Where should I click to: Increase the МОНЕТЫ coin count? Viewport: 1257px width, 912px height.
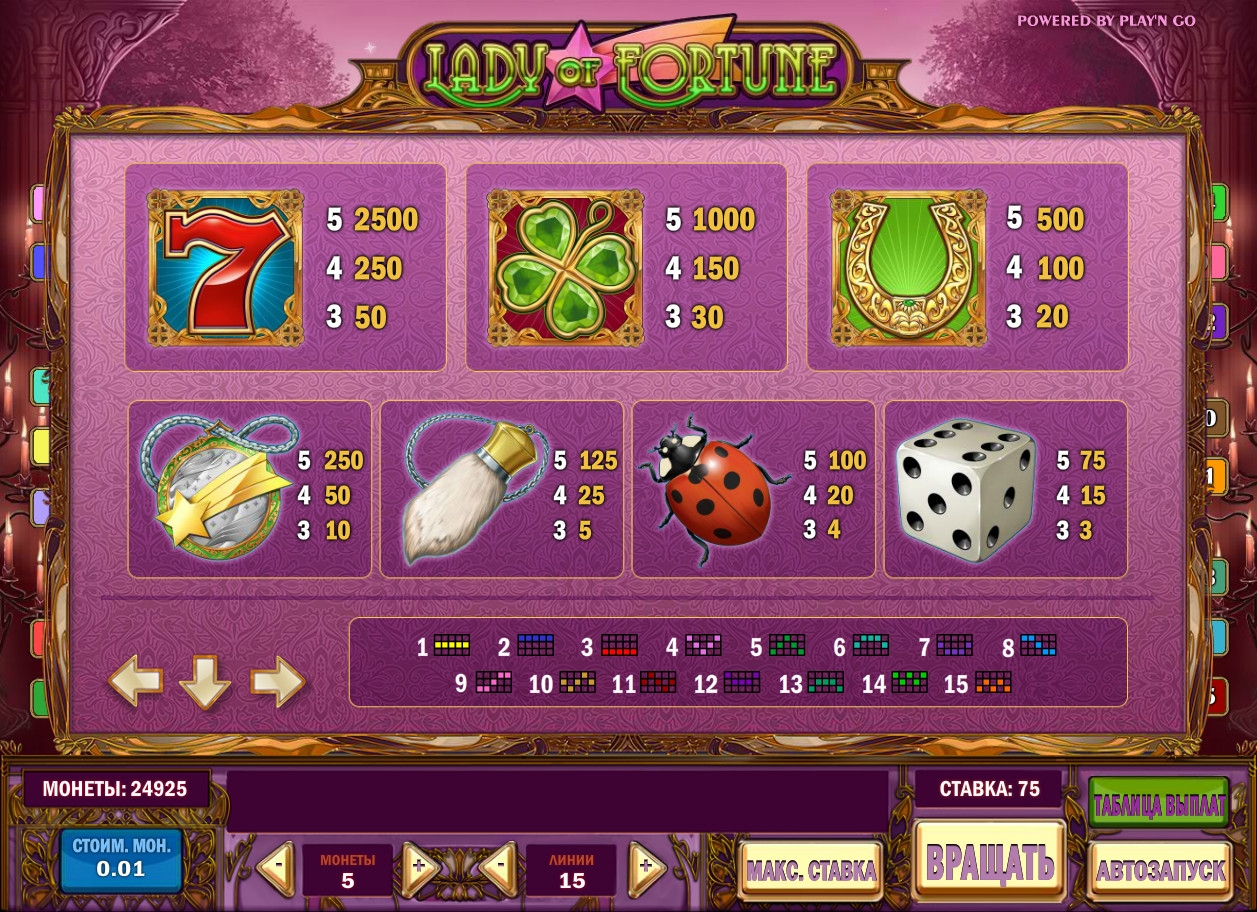(420, 867)
